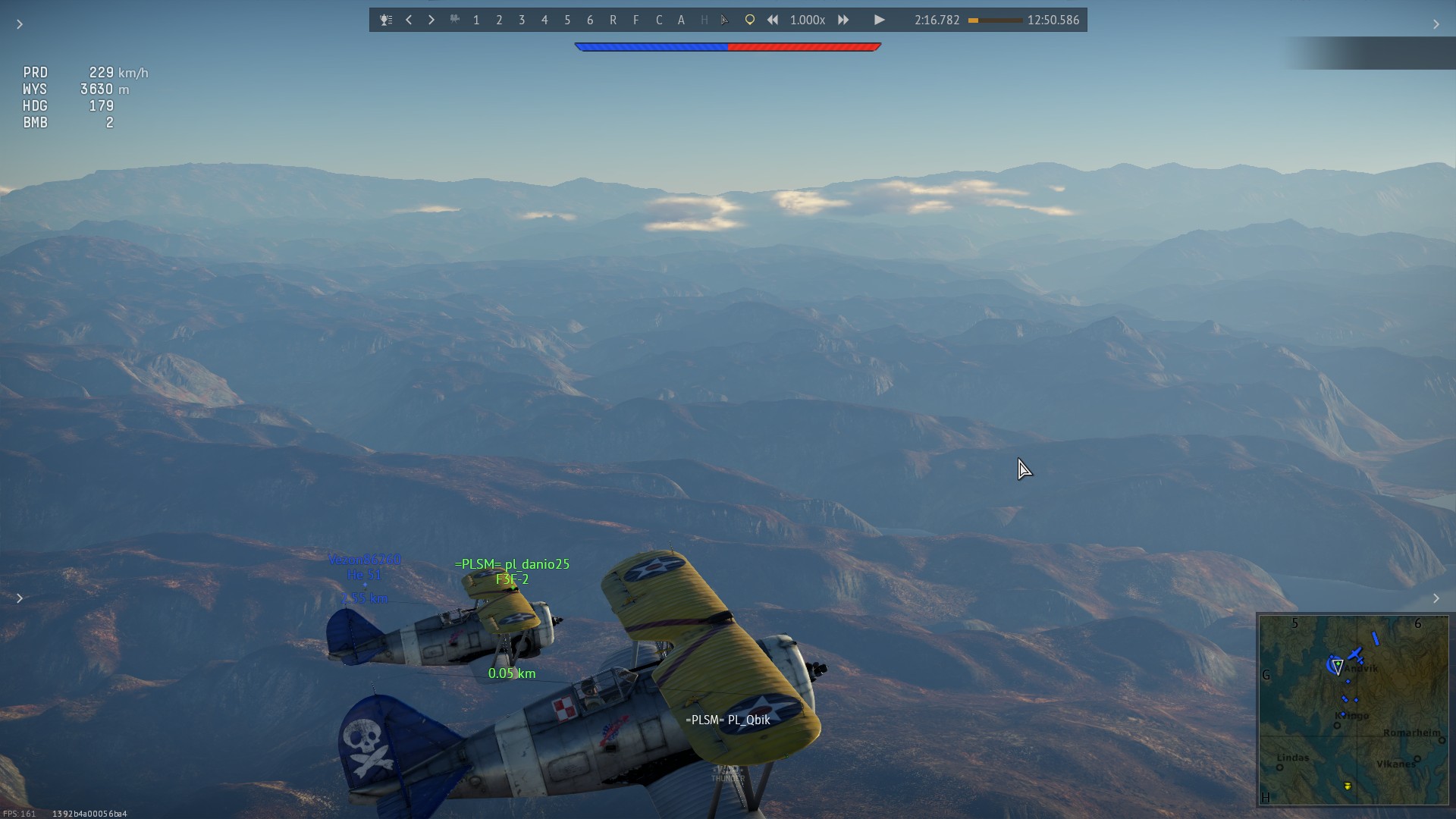
Task: Speed up the replay with fast-forward
Action: 843,20
